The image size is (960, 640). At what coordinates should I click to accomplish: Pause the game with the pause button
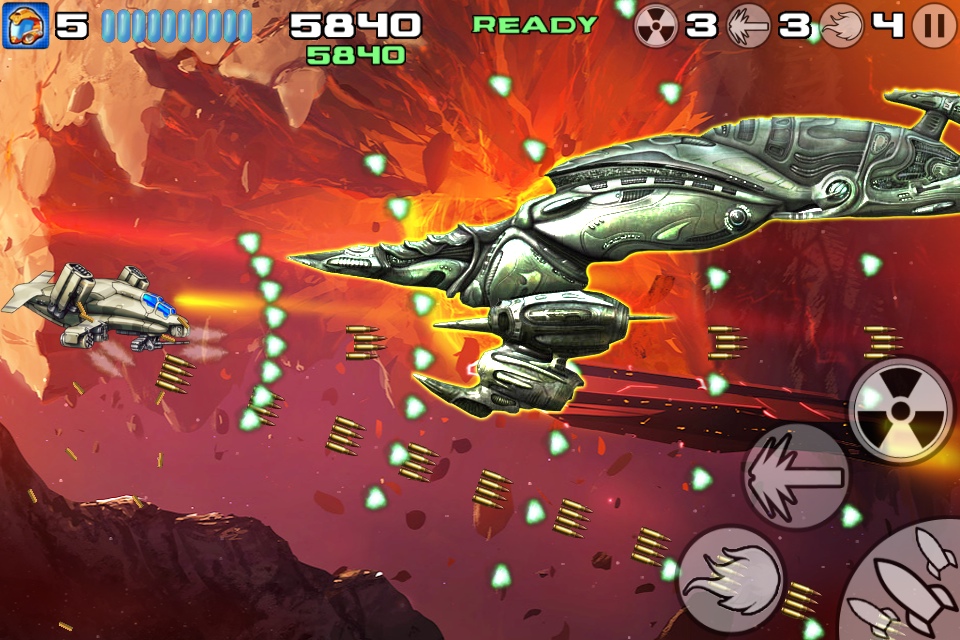(x=934, y=26)
